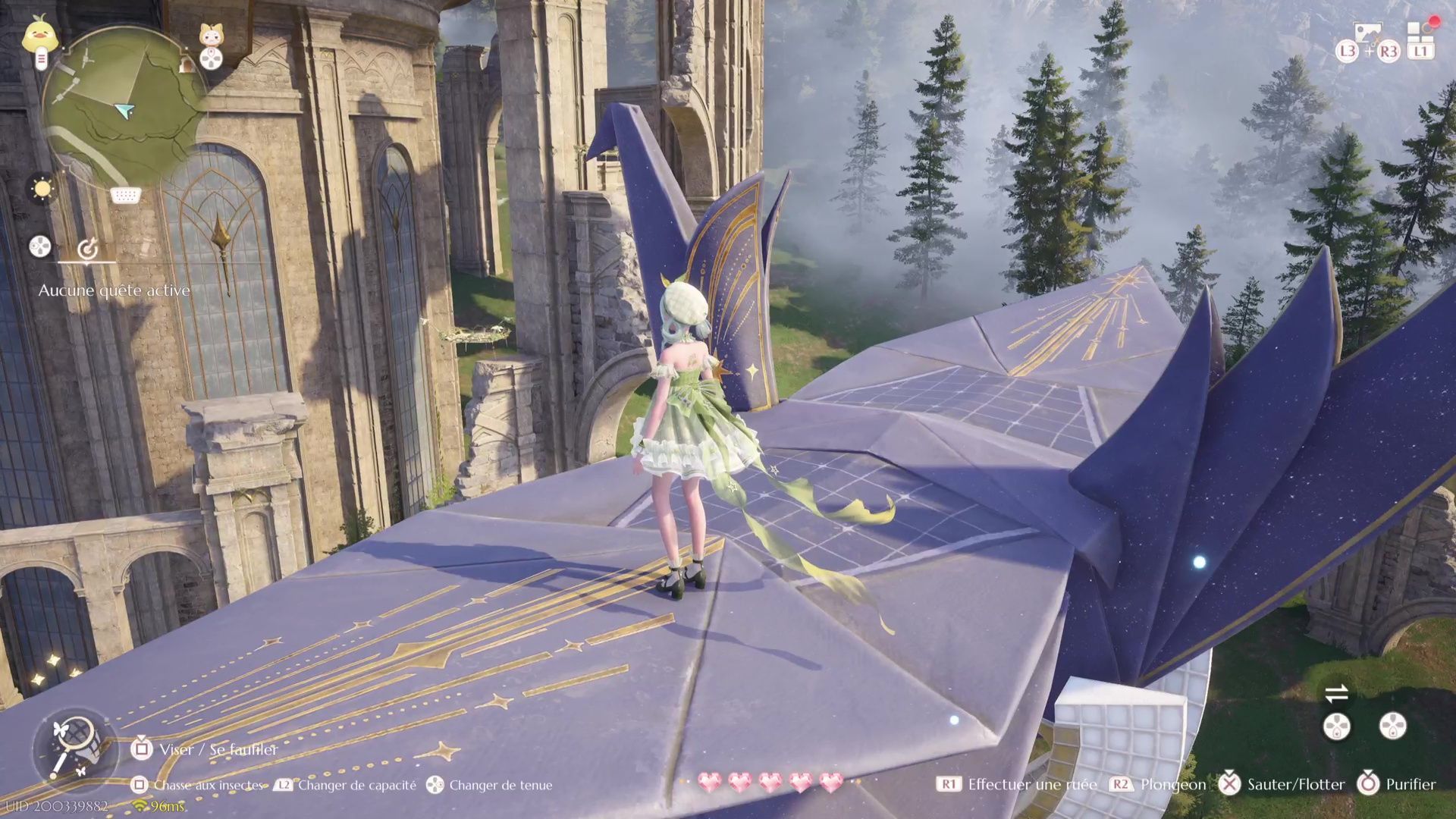Screen dimensions: 1456x819
Task: Click the sun time-of-day icon
Action: 41,188
